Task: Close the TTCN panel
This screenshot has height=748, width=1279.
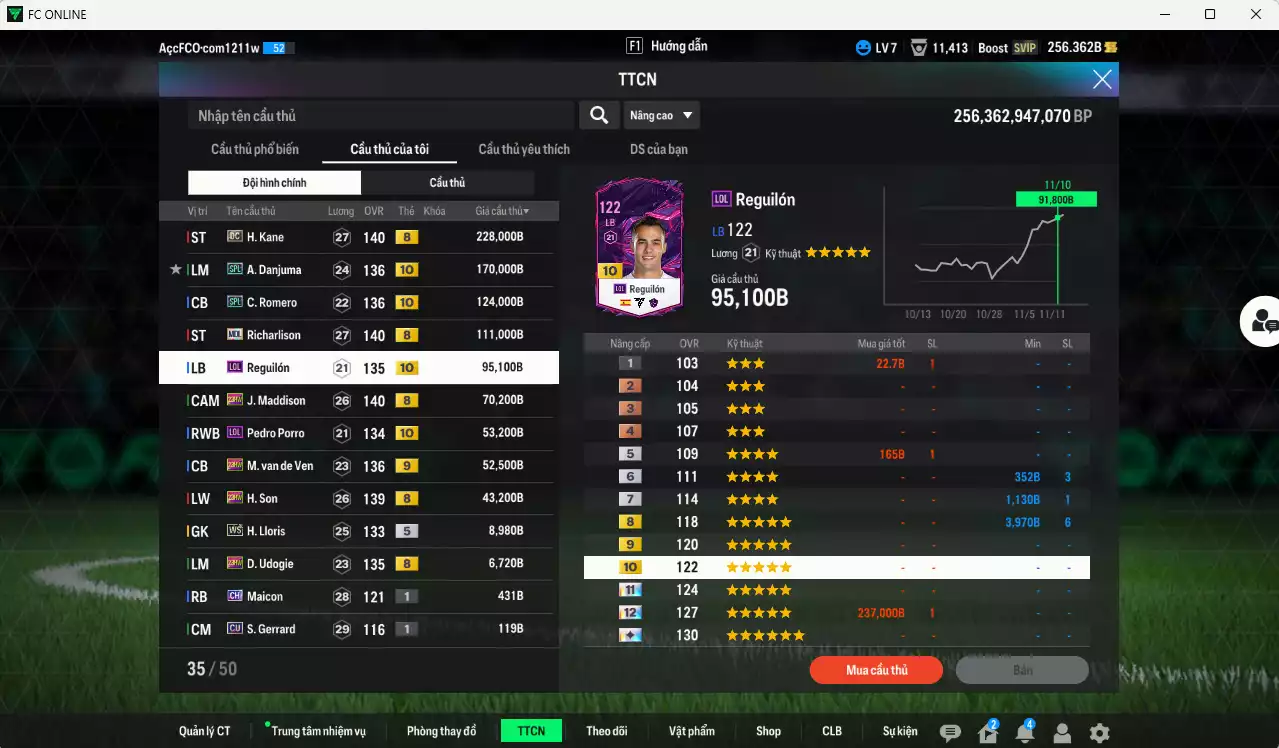Action: click(1101, 80)
